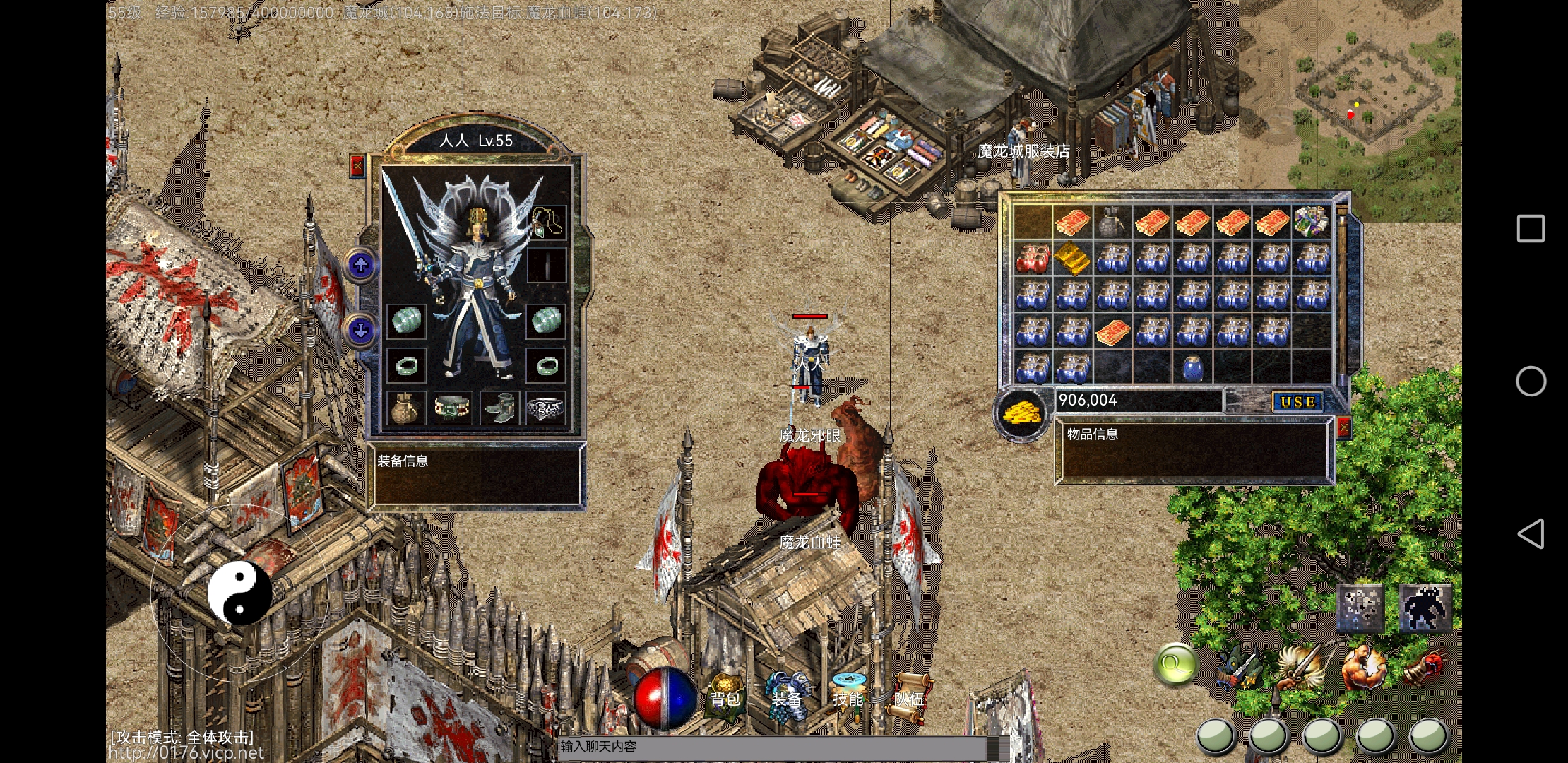Select the equipped belt slot
1568x763 pixels.
[x=453, y=409]
